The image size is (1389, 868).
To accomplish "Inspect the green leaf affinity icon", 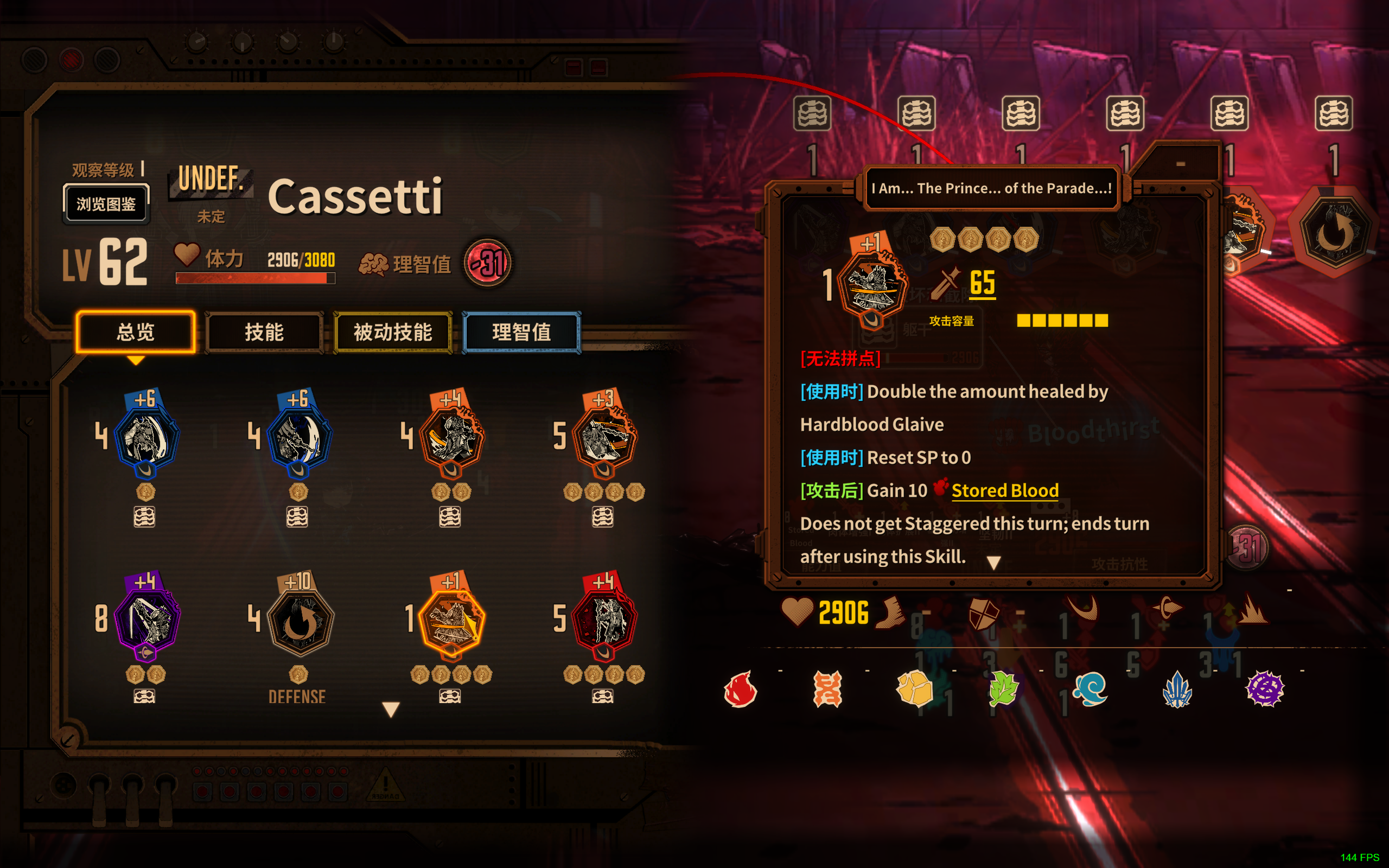I will [x=1002, y=688].
